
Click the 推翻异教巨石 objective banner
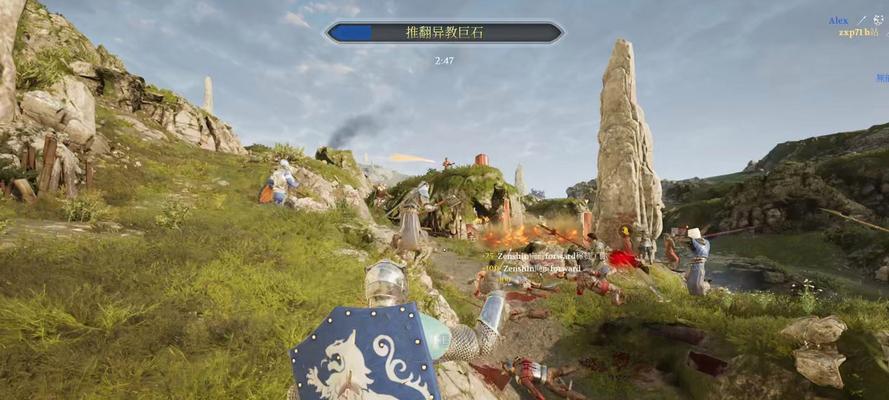[444, 33]
